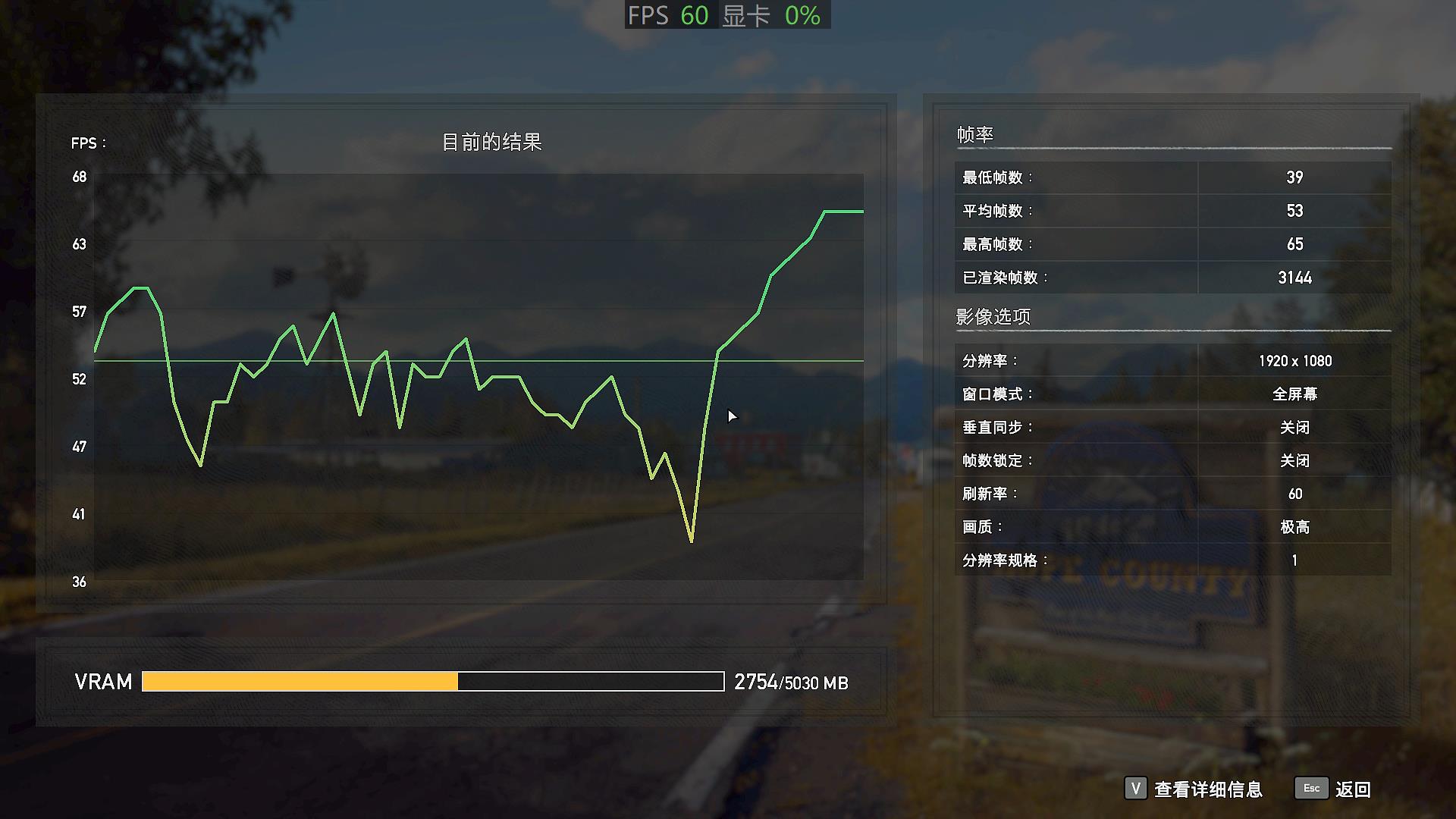
Task: Click the V key icon for details
Action: [x=1135, y=789]
